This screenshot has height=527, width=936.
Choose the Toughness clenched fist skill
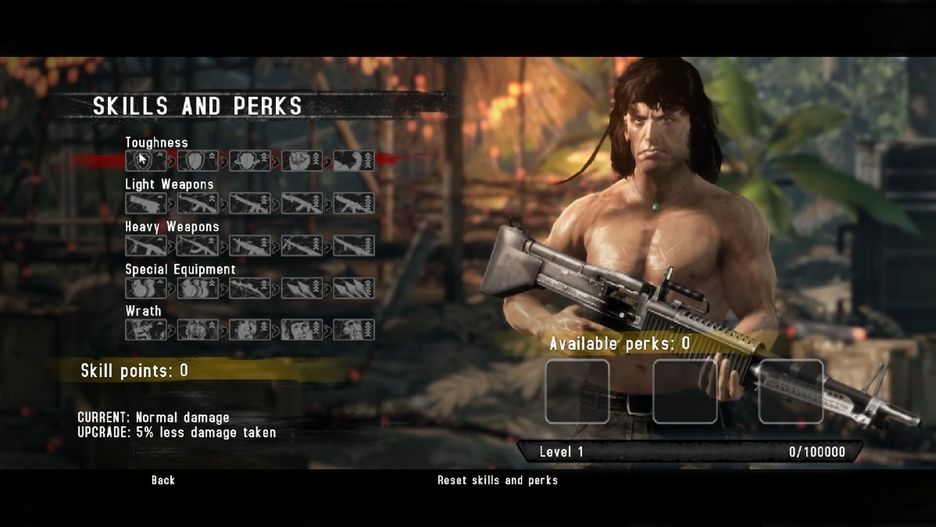click(x=301, y=161)
